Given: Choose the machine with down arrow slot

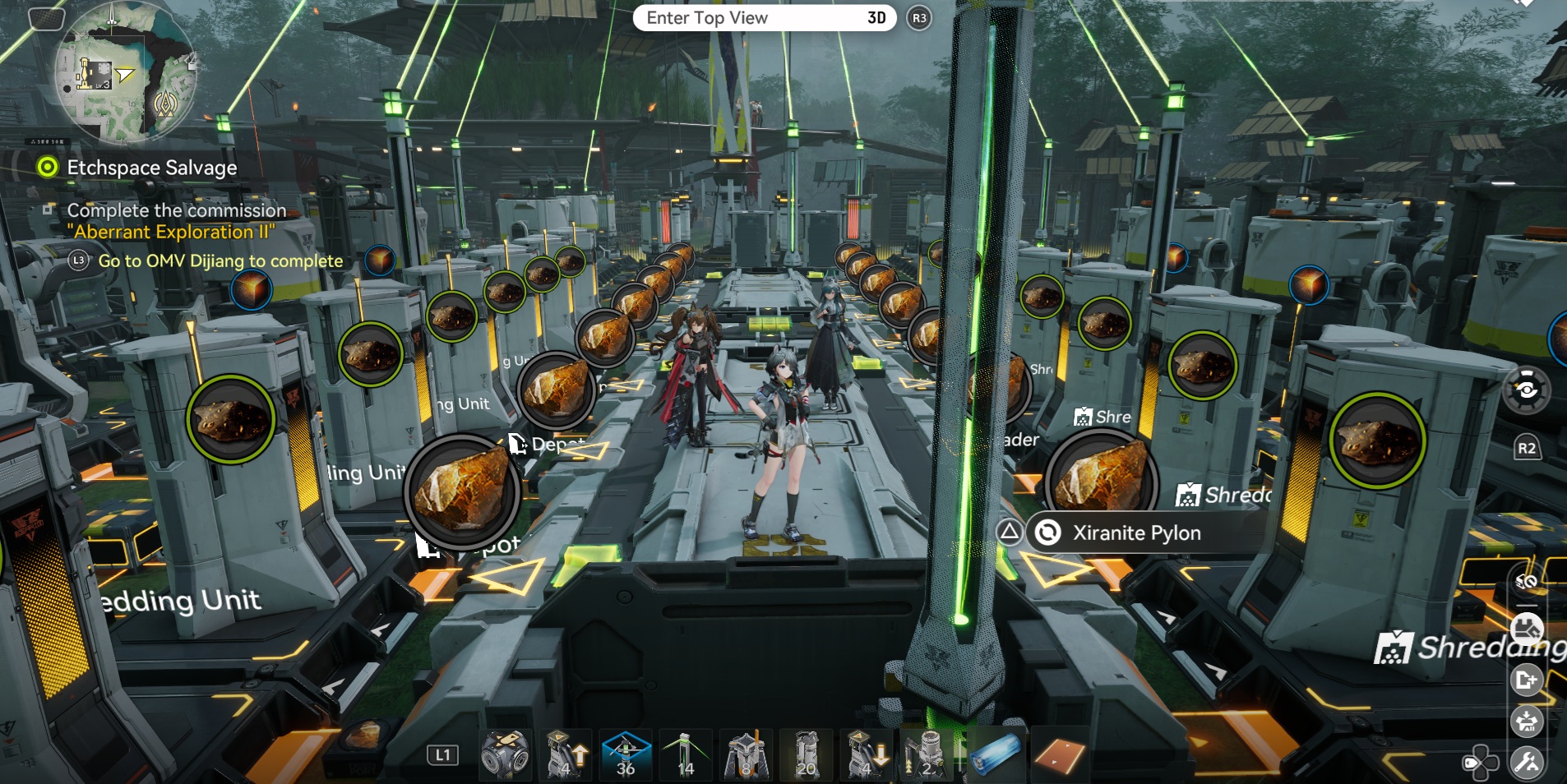Looking at the screenshot, I should coord(867,754).
